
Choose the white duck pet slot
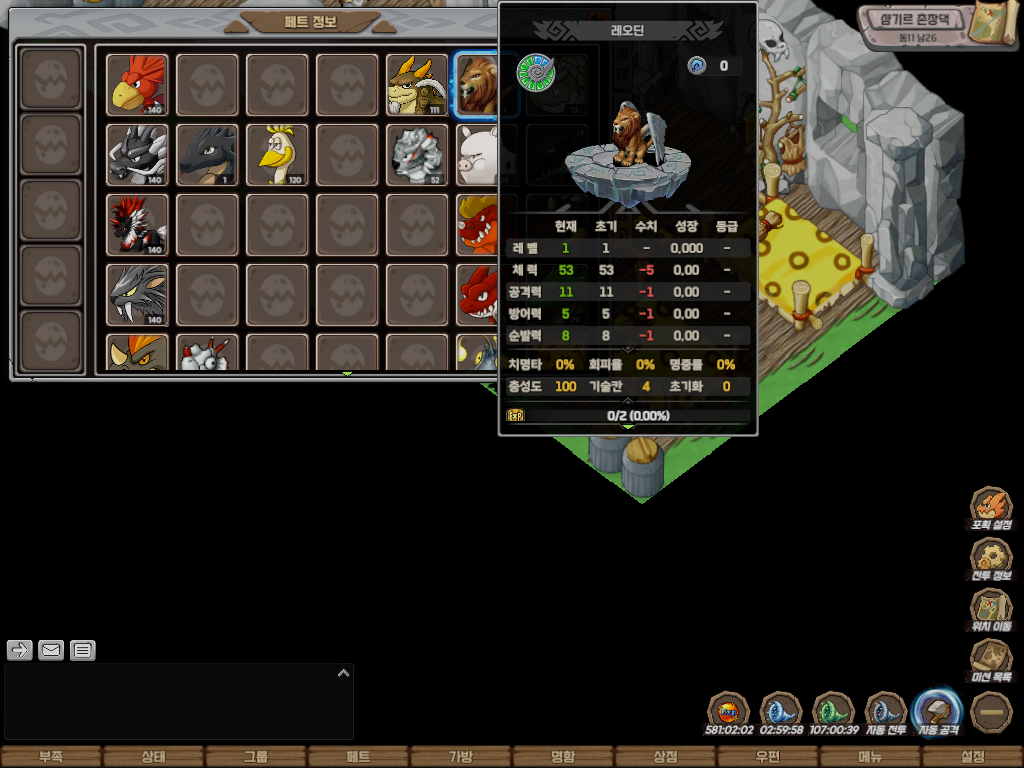click(277, 154)
